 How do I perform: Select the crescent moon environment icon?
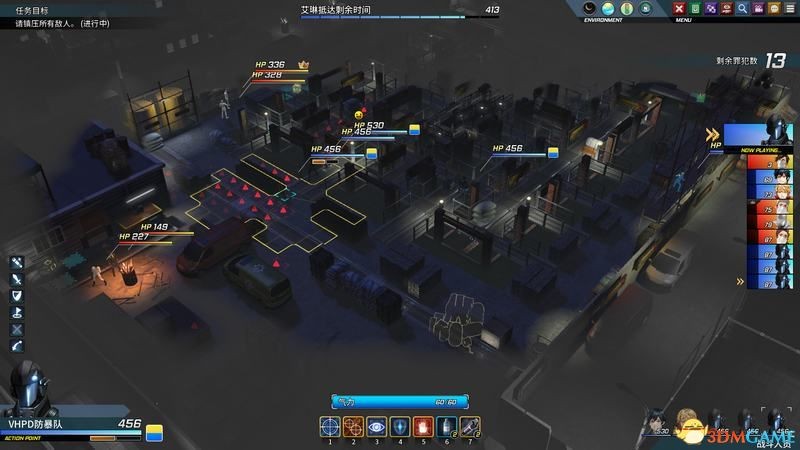(x=590, y=9)
